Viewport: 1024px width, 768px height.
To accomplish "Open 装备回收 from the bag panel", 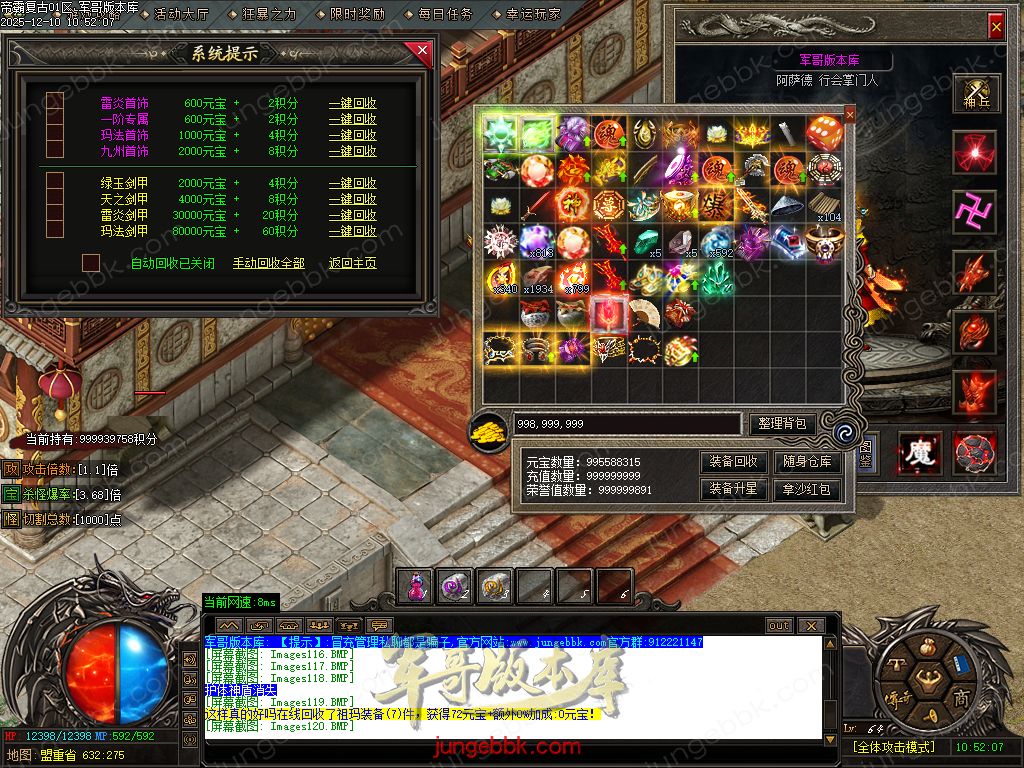I will (x=734, y=462).
